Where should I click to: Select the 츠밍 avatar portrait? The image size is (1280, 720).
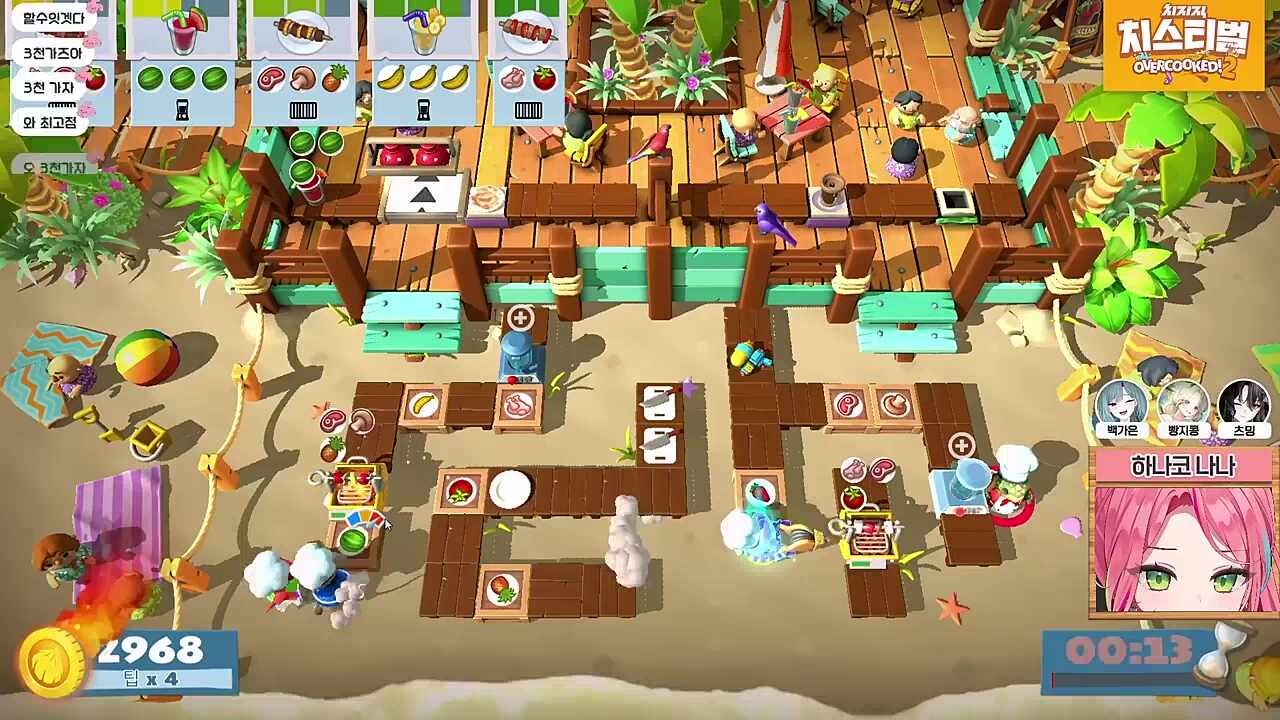click(x=1244, y=410)
